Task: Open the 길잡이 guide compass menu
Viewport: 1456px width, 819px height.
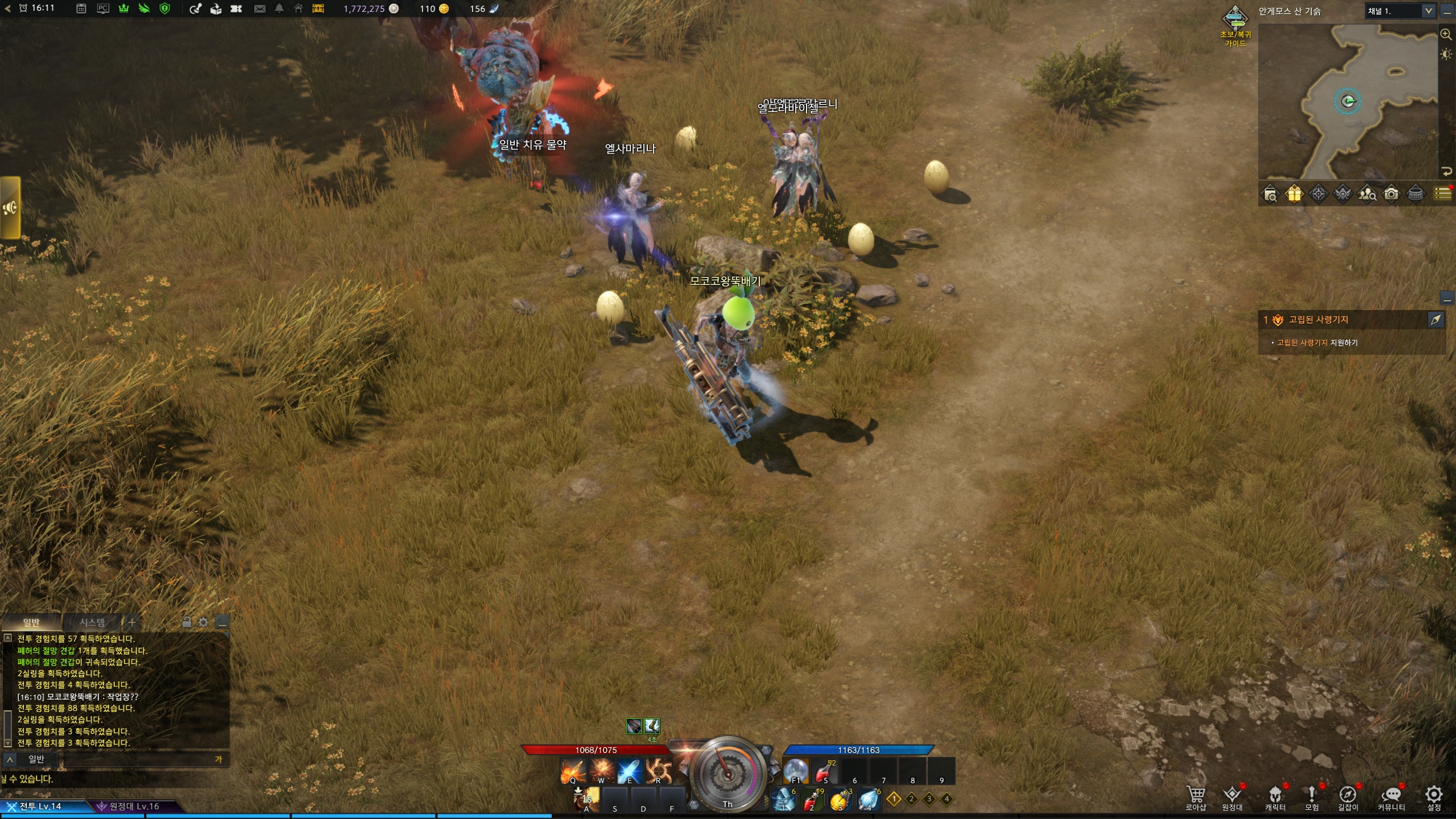Action: click(x=1347, y=796)
